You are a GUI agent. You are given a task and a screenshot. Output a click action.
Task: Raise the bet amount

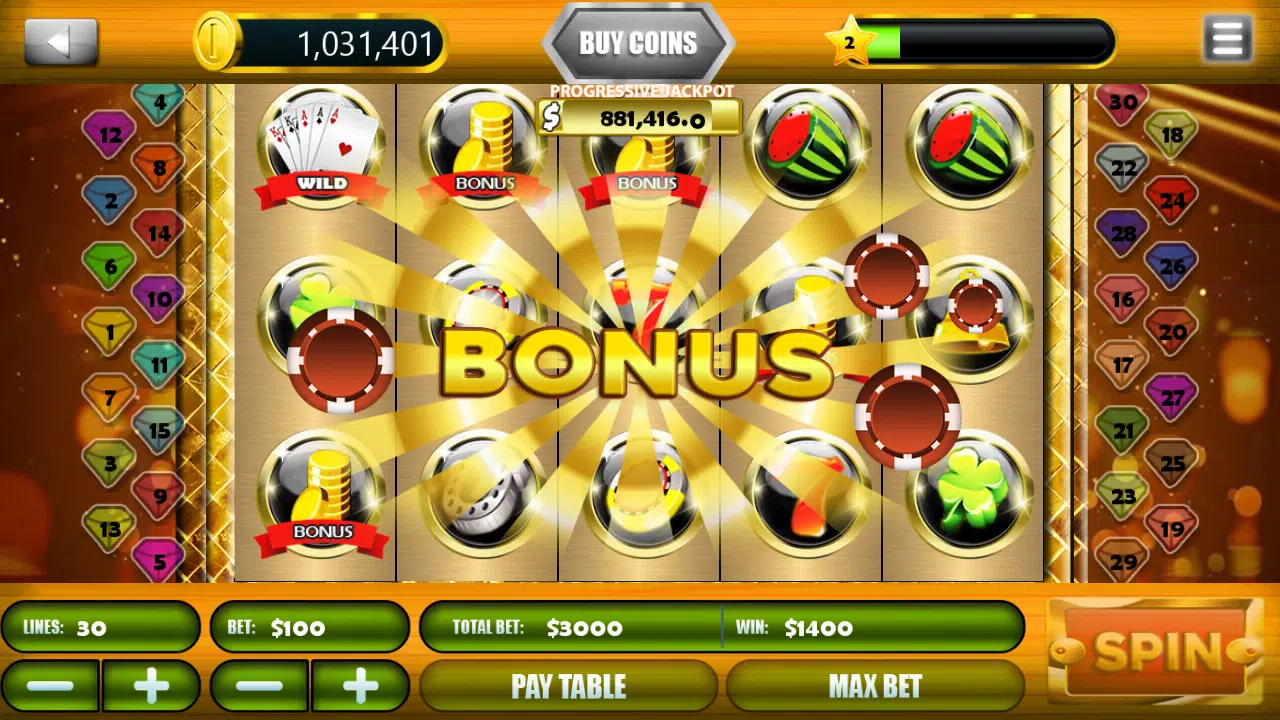(x=360, y=686)
